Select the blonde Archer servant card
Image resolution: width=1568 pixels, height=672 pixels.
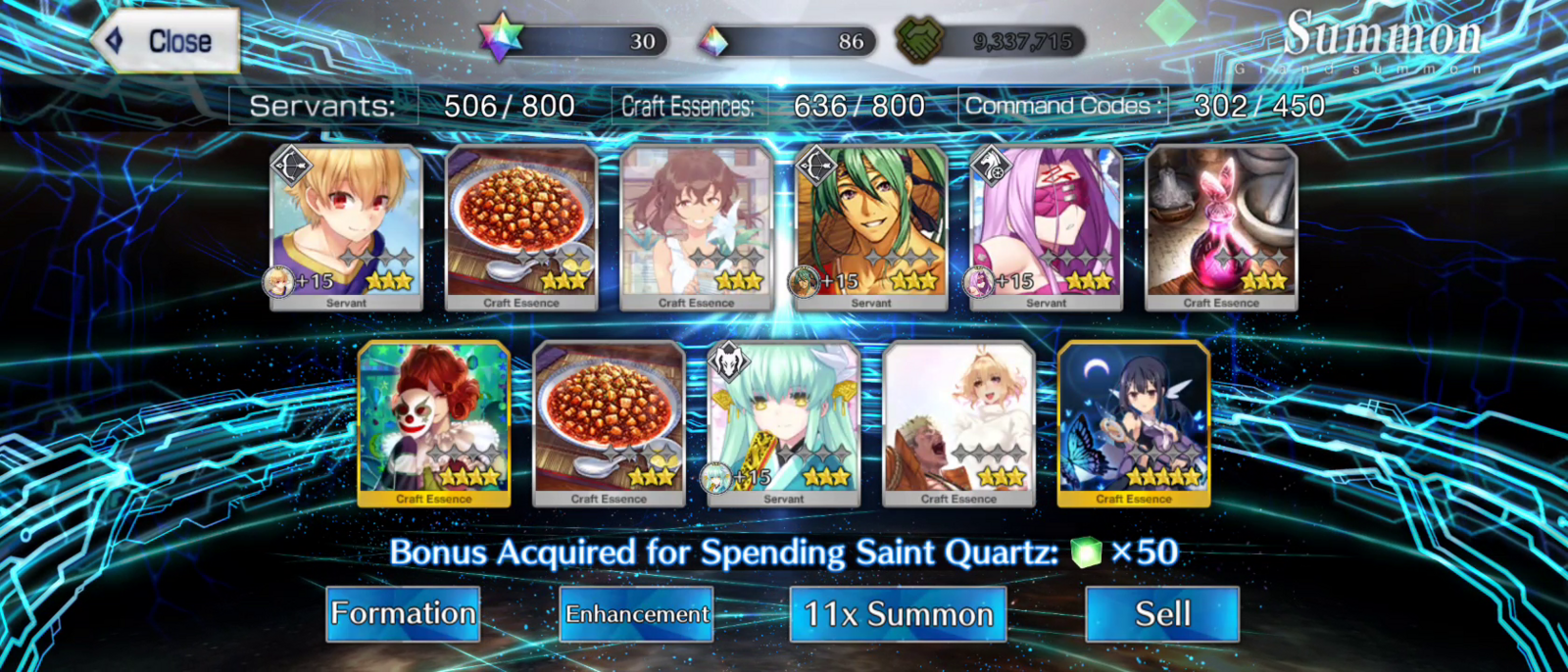[x=346, y=227]
